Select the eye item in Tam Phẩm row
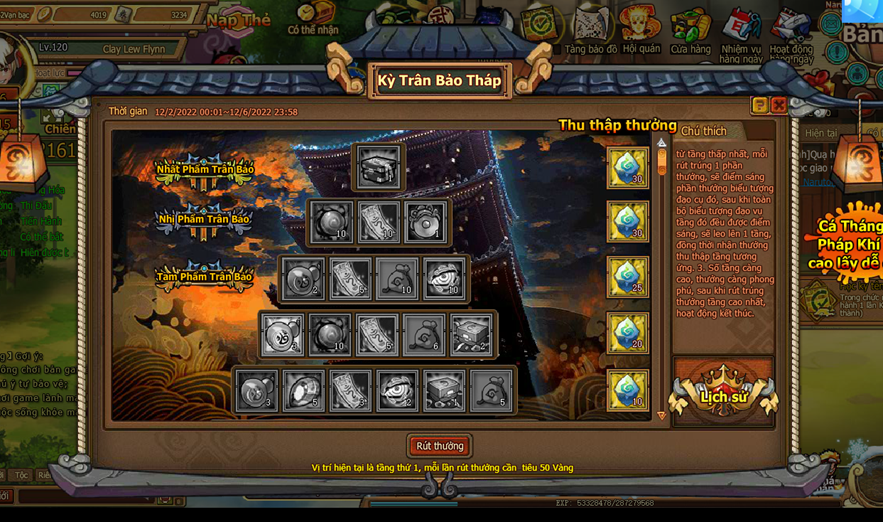Viewport: 883px width, 522px height. click(x=443, y=279)
